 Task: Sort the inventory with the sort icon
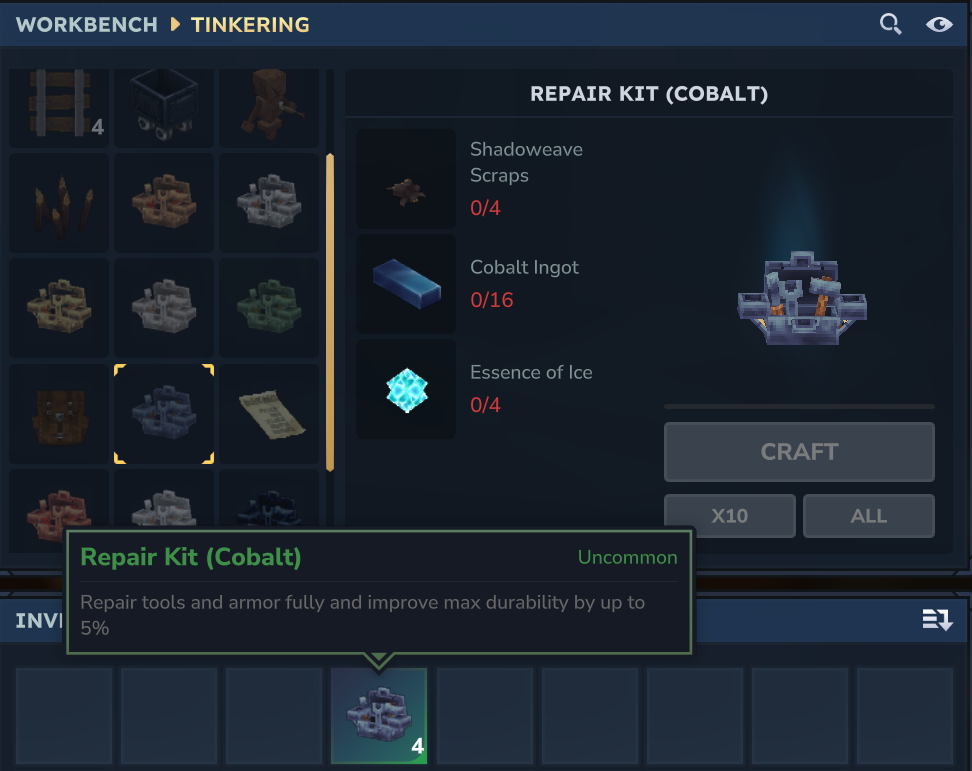click(937, 621)
